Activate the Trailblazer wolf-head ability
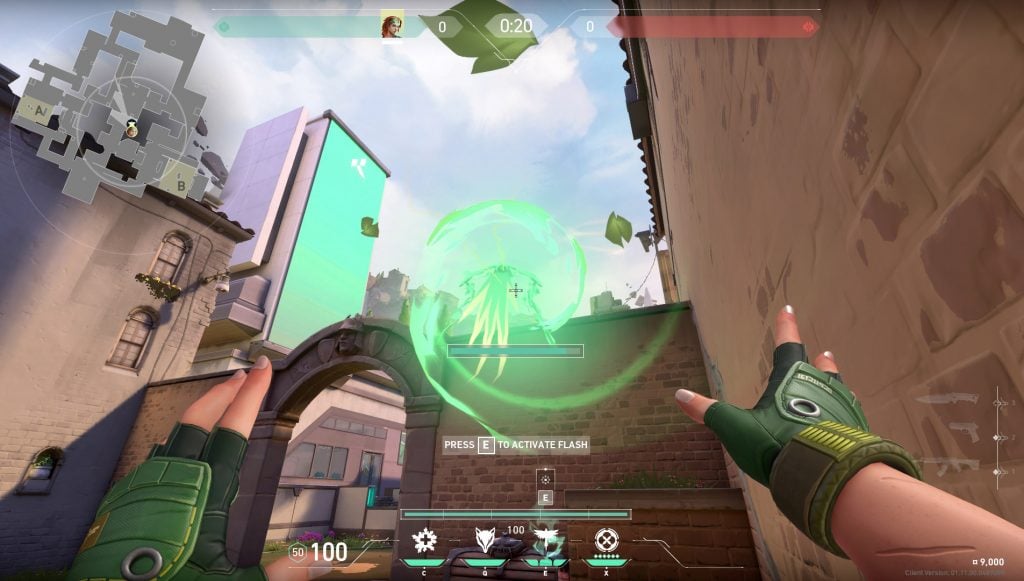1024x581 pixels. [x=485, y=541]
